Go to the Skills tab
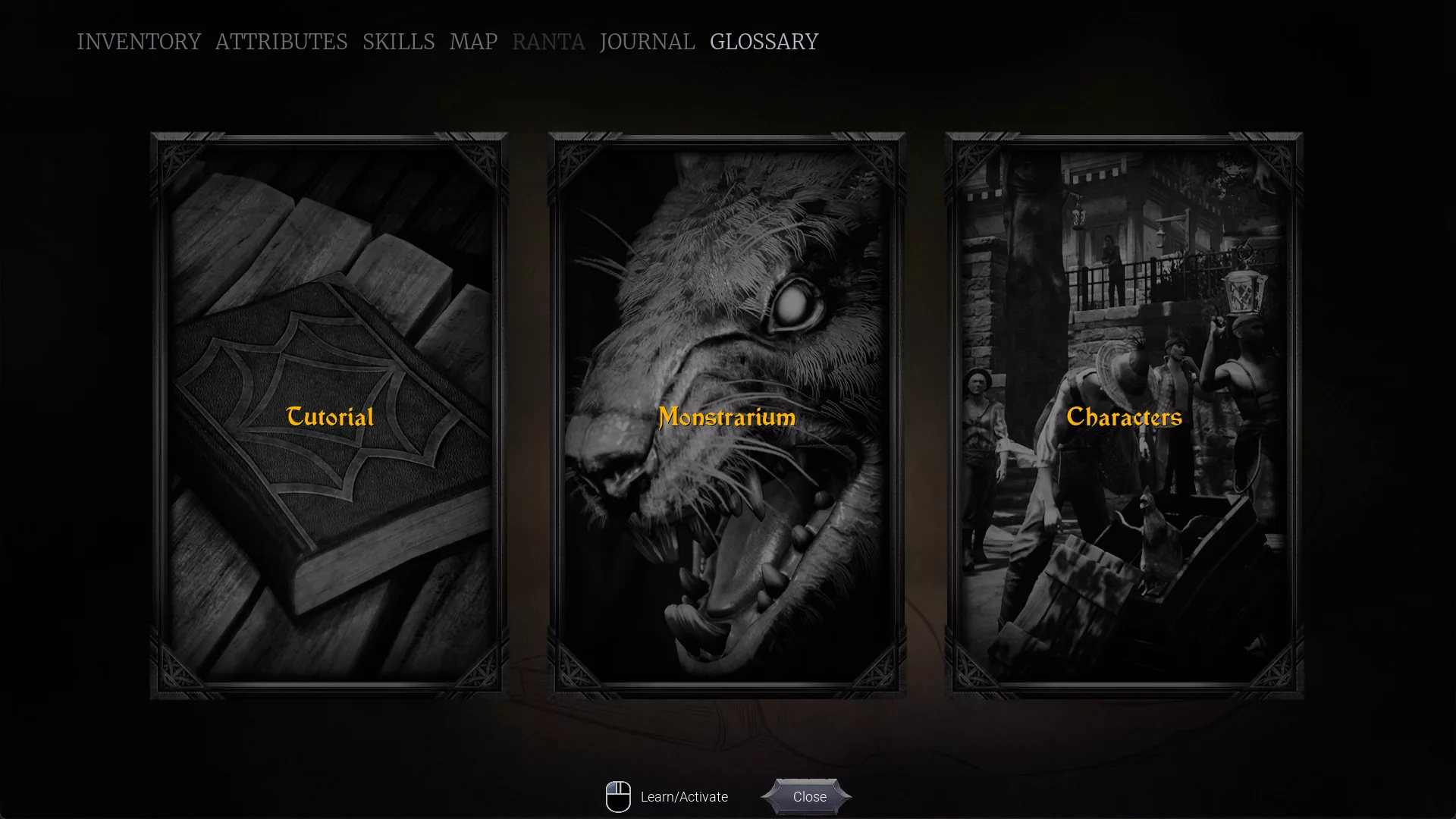The image size is (1456, 819). point(399,42)
